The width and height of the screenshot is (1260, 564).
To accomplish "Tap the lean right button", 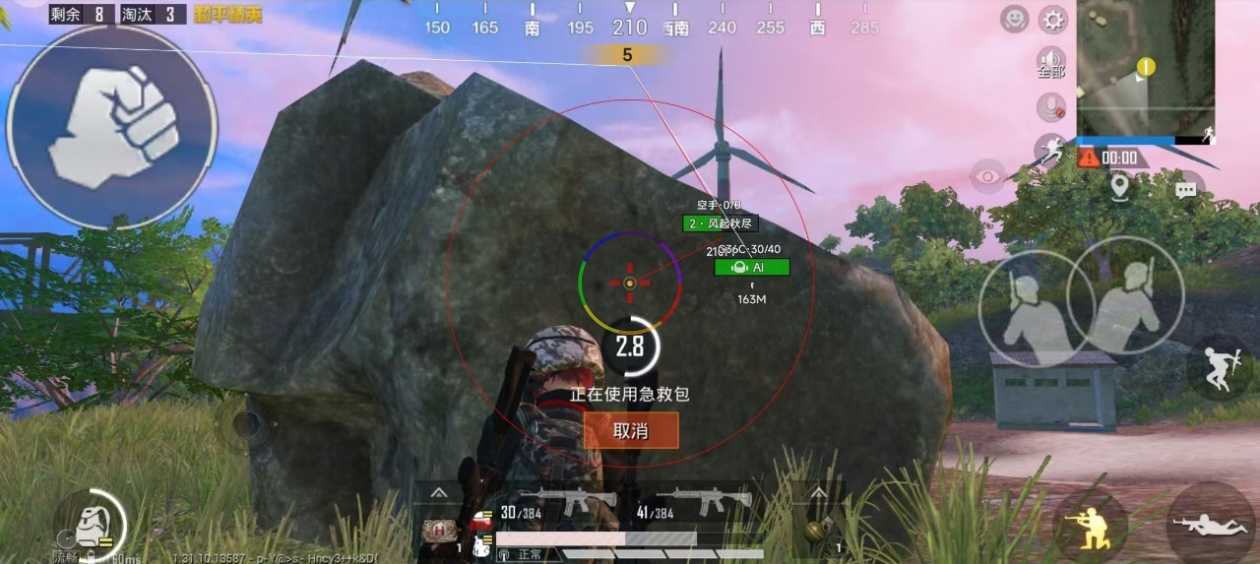I will [1126, 297].
